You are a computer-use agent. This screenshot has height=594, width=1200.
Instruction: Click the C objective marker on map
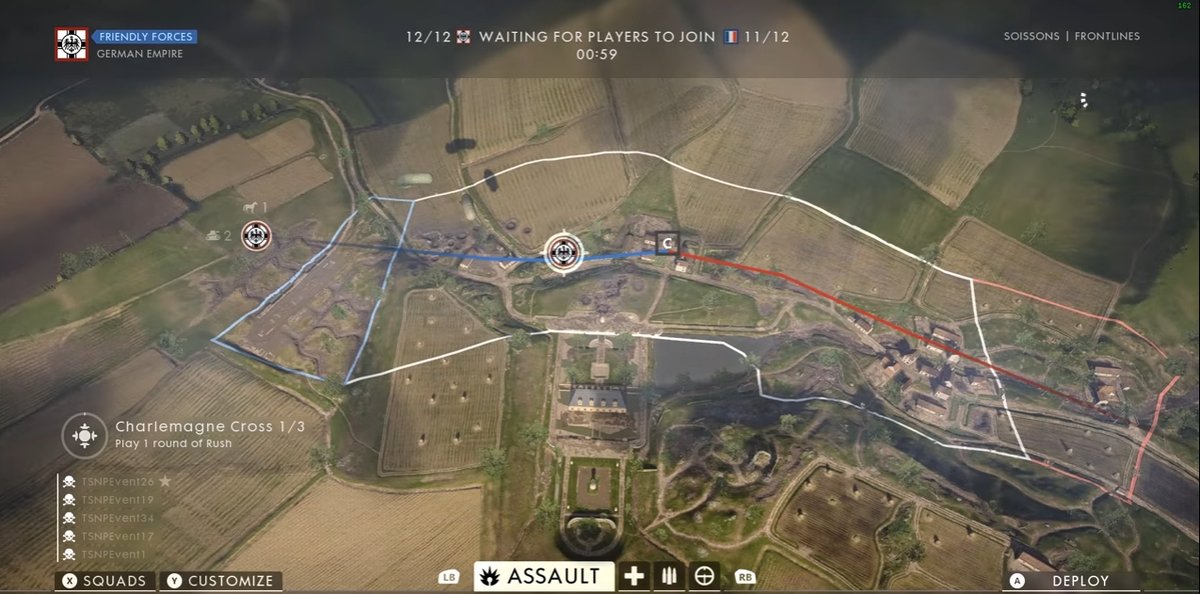click(x=669, y=243)
